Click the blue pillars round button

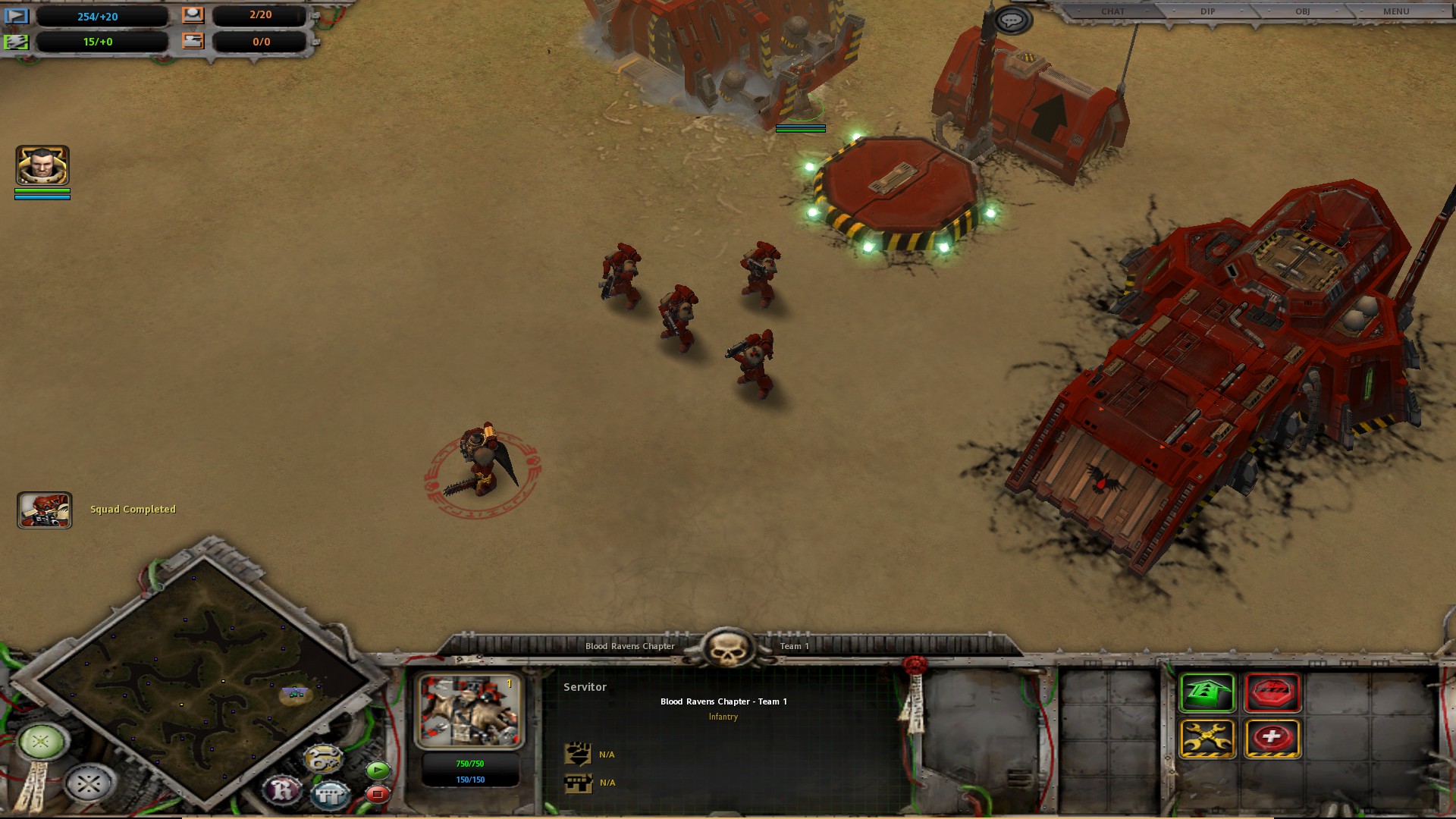331,795
